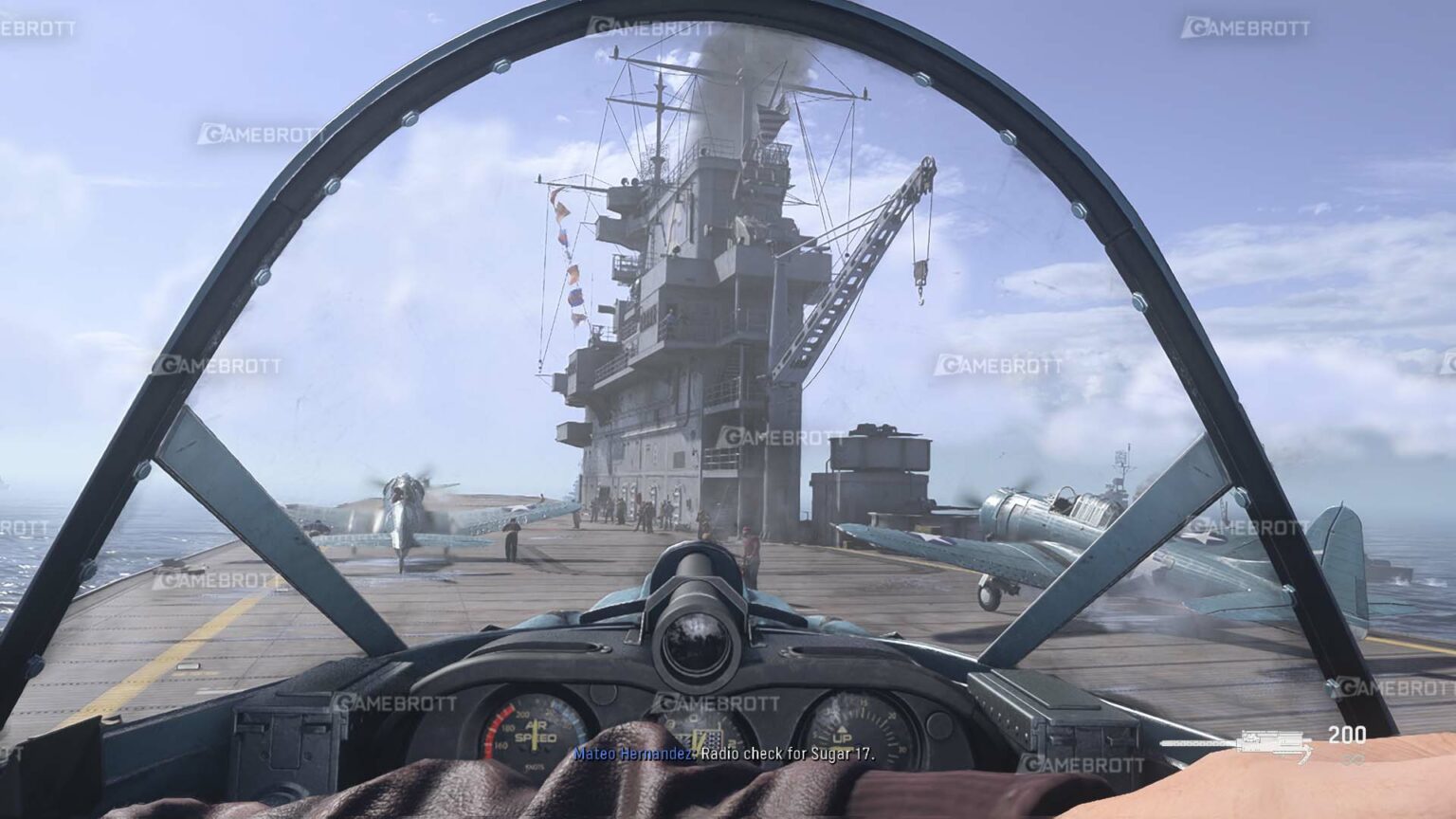Click the weapon silhouette icon in the HUD
Image resolution: width=1456 pixels, height=819 pixels.
click(x=1270, y=743)
